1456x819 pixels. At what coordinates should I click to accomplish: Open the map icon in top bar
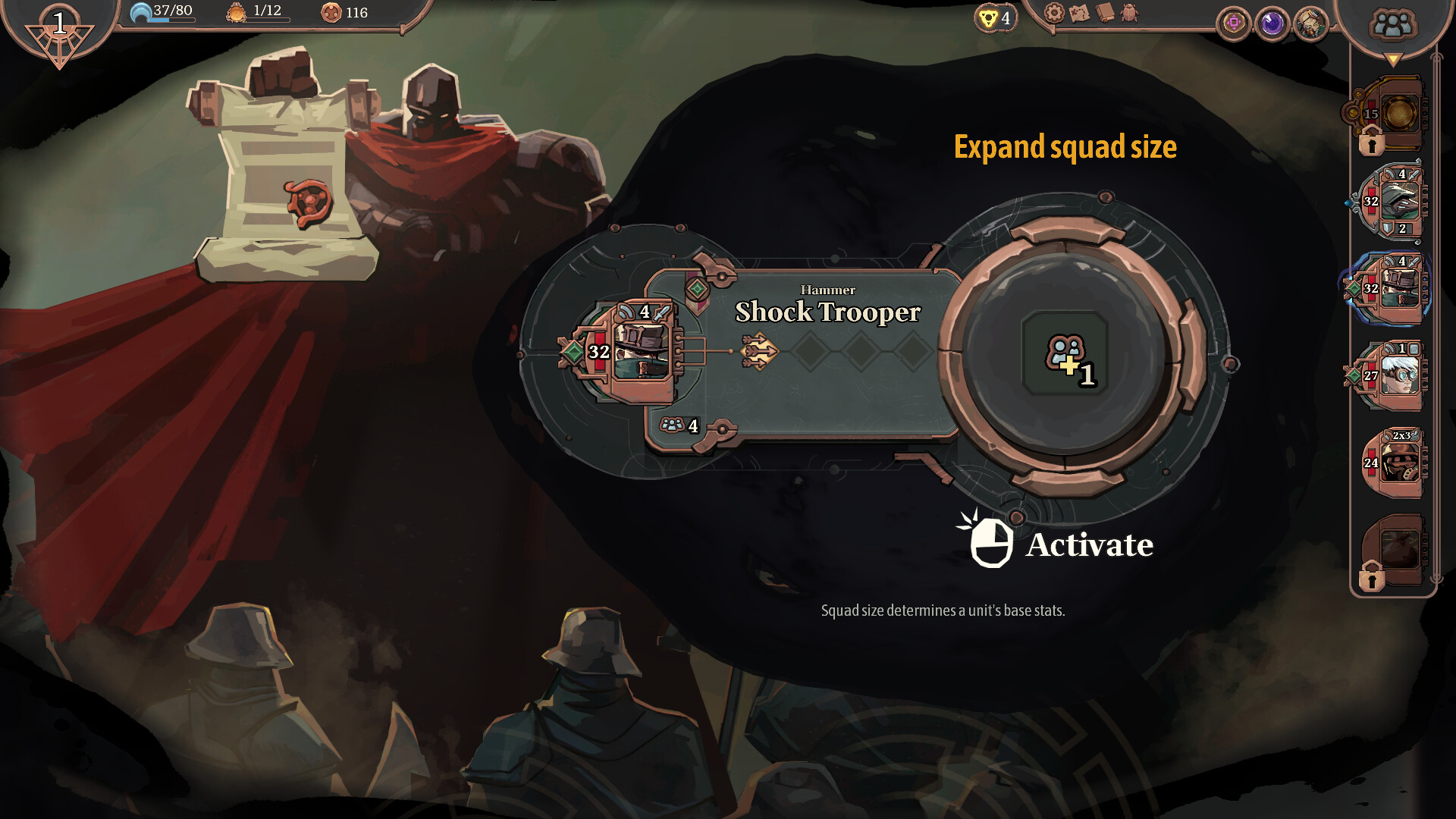click(1079, 13)
